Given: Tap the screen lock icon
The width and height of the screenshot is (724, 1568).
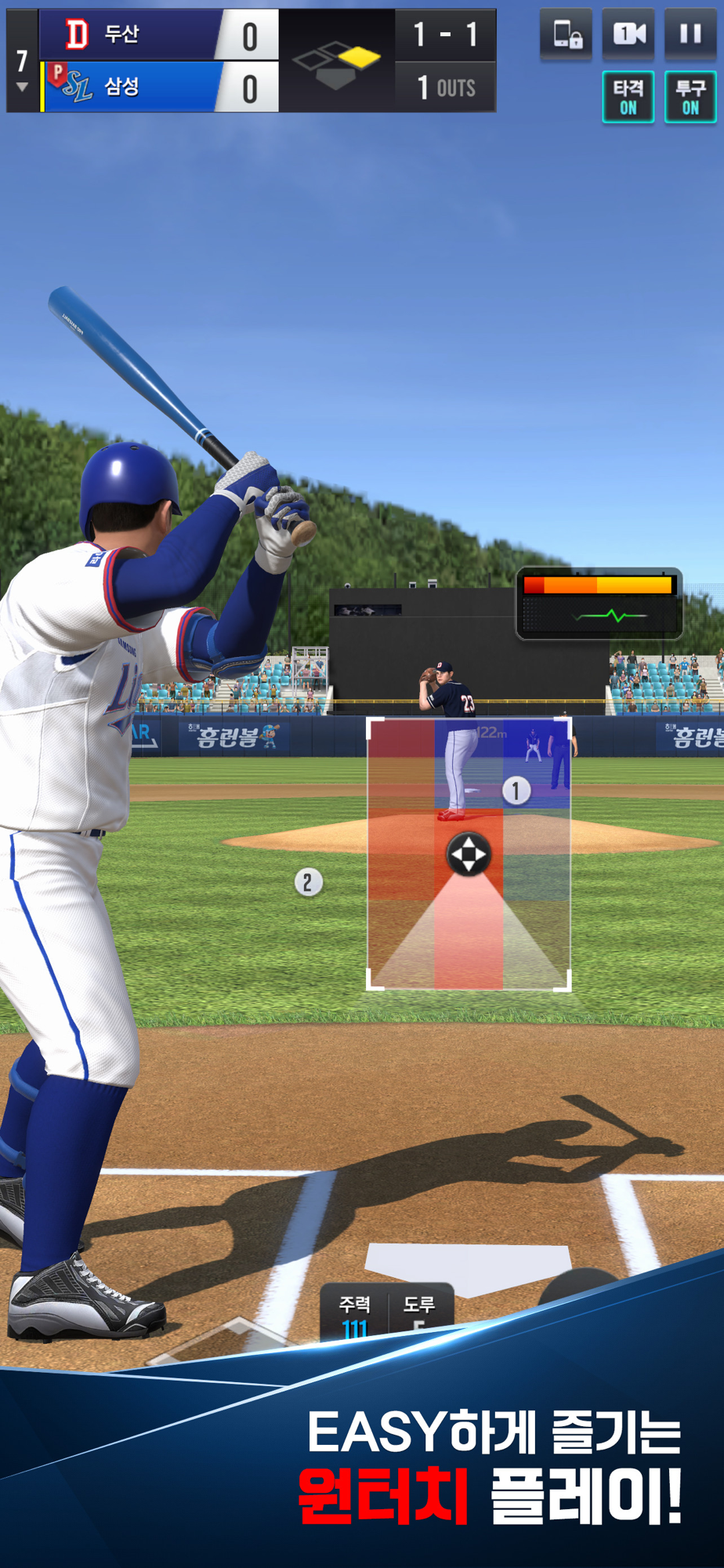Looking at the screenshot, I should click(x=567, y=34).
